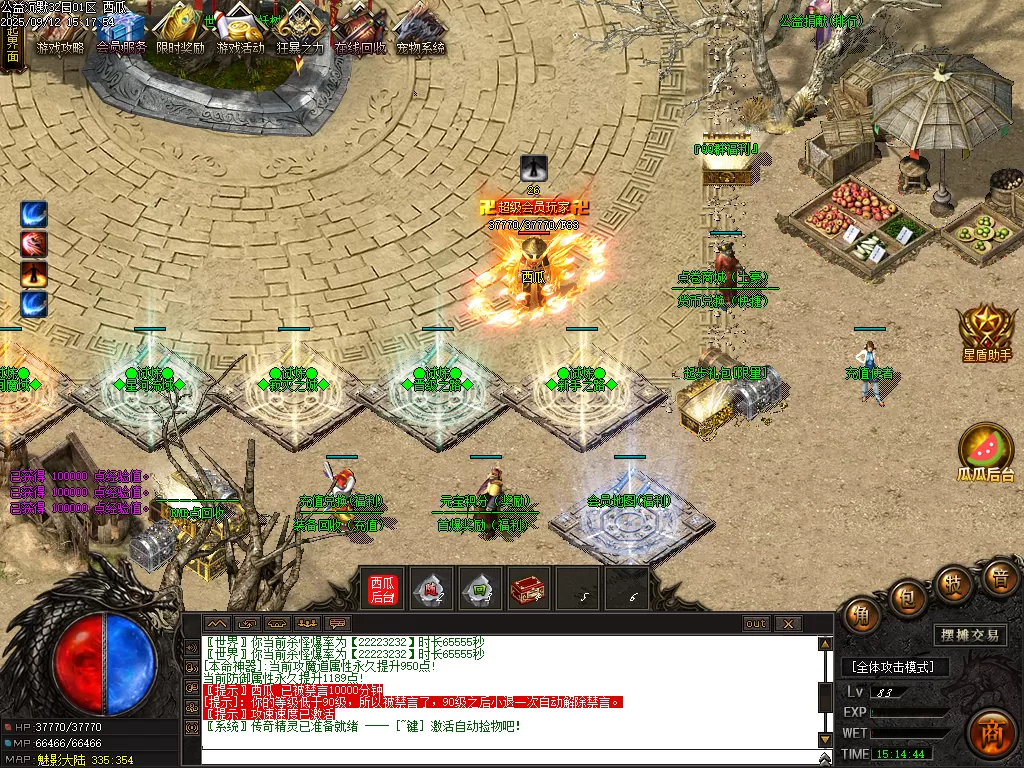
Task: Open the 星盾助手 assistant button
Action: [x=987, y=332]
